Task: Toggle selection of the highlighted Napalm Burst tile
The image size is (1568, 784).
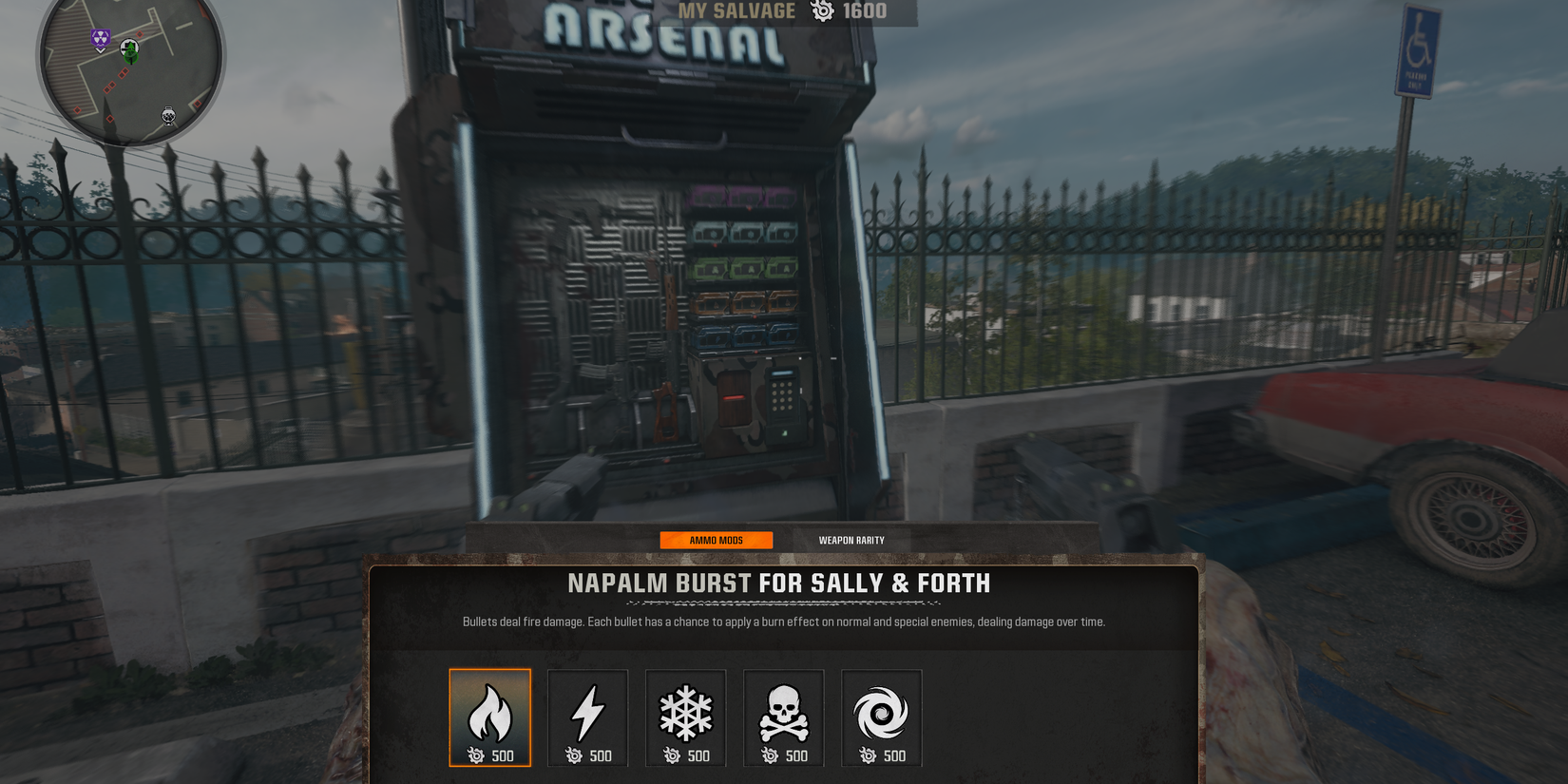Action: (x=489, y=713)
